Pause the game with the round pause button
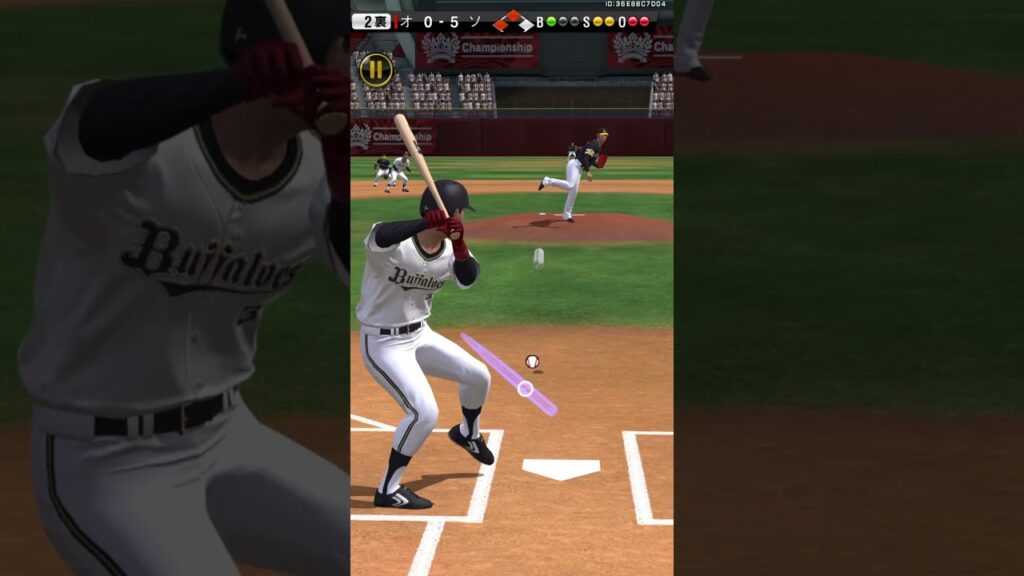Image resolution: width=1024 pixels, height=576 pixels. (376, 69)
